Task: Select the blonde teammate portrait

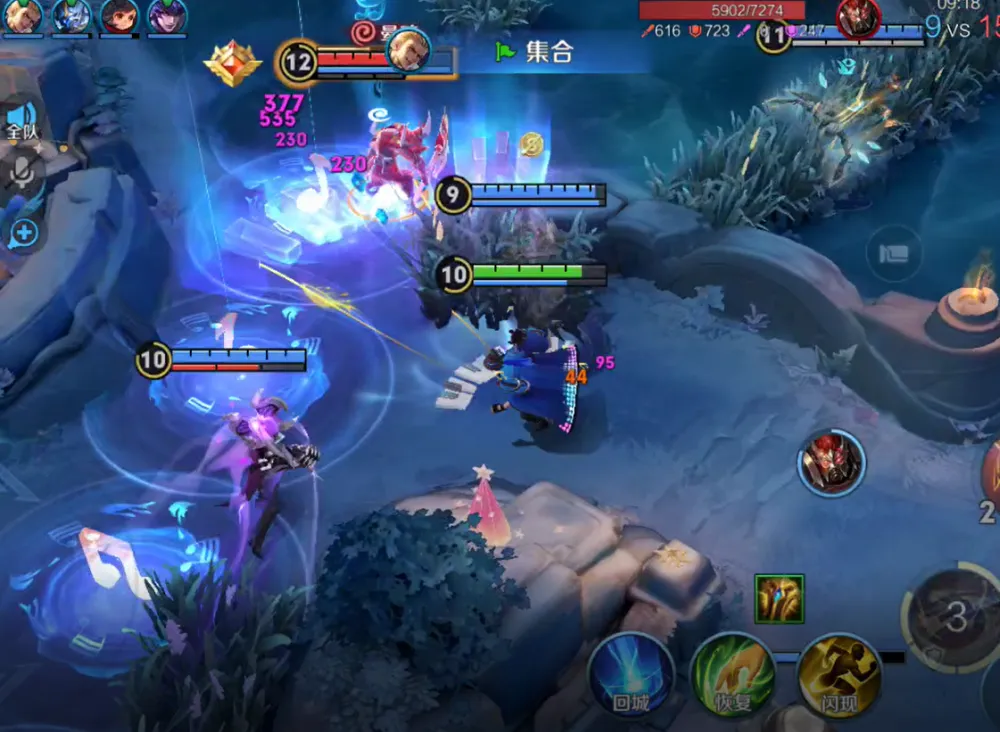Action: click(22, 16)
